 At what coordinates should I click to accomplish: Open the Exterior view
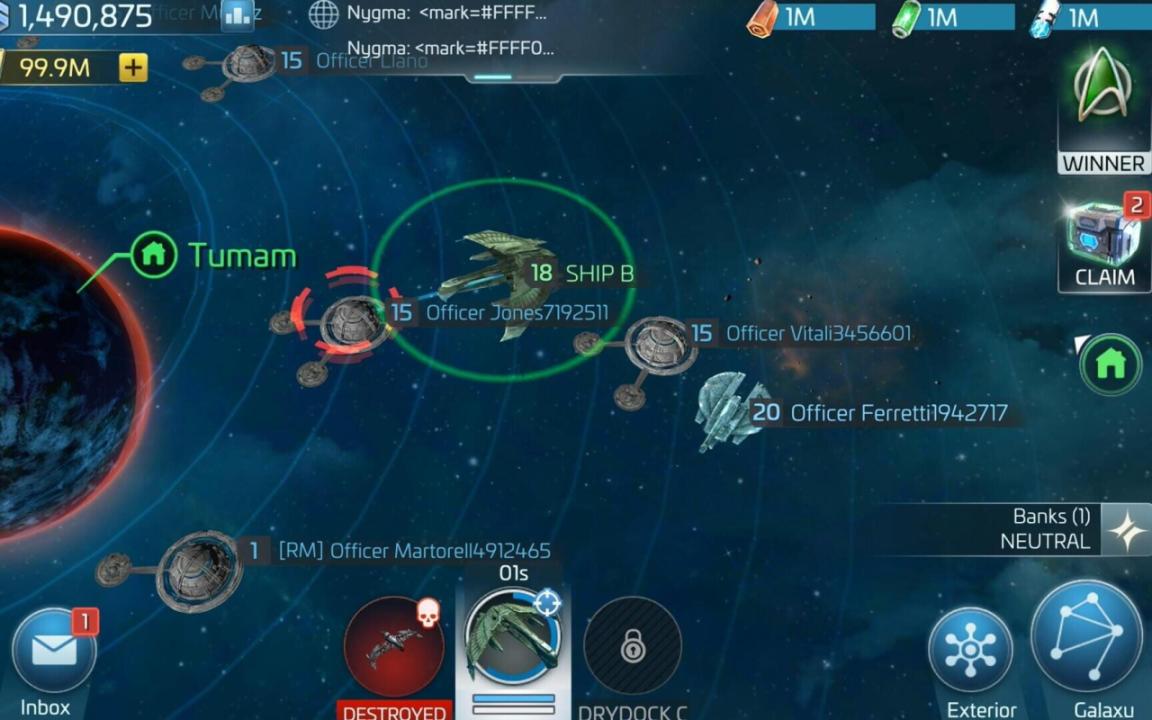point(969,651)
